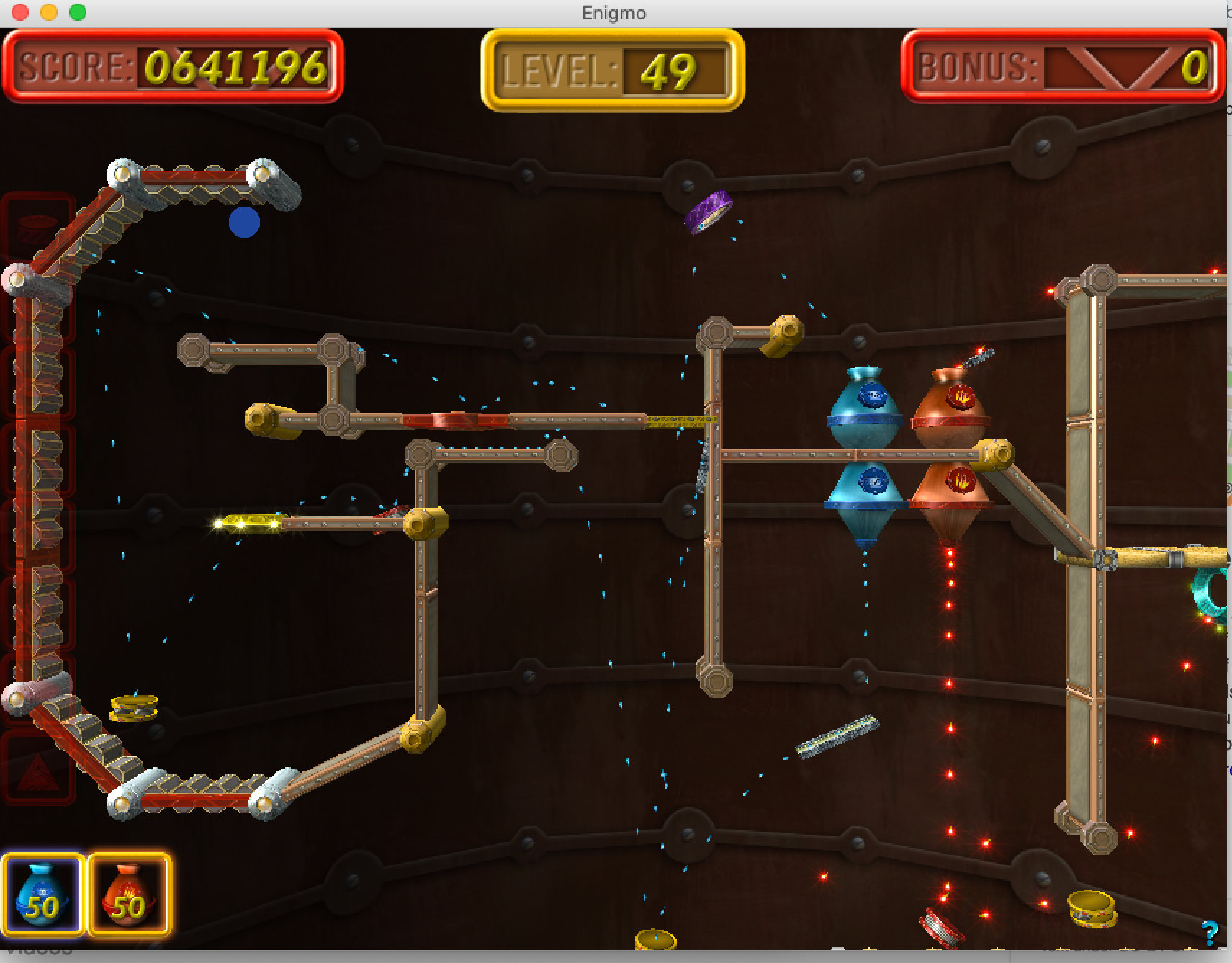This screenshot has width=1232, height=963.
Task: Select the faded drum piece inventory slot
Action: click(x=37, y=229)
